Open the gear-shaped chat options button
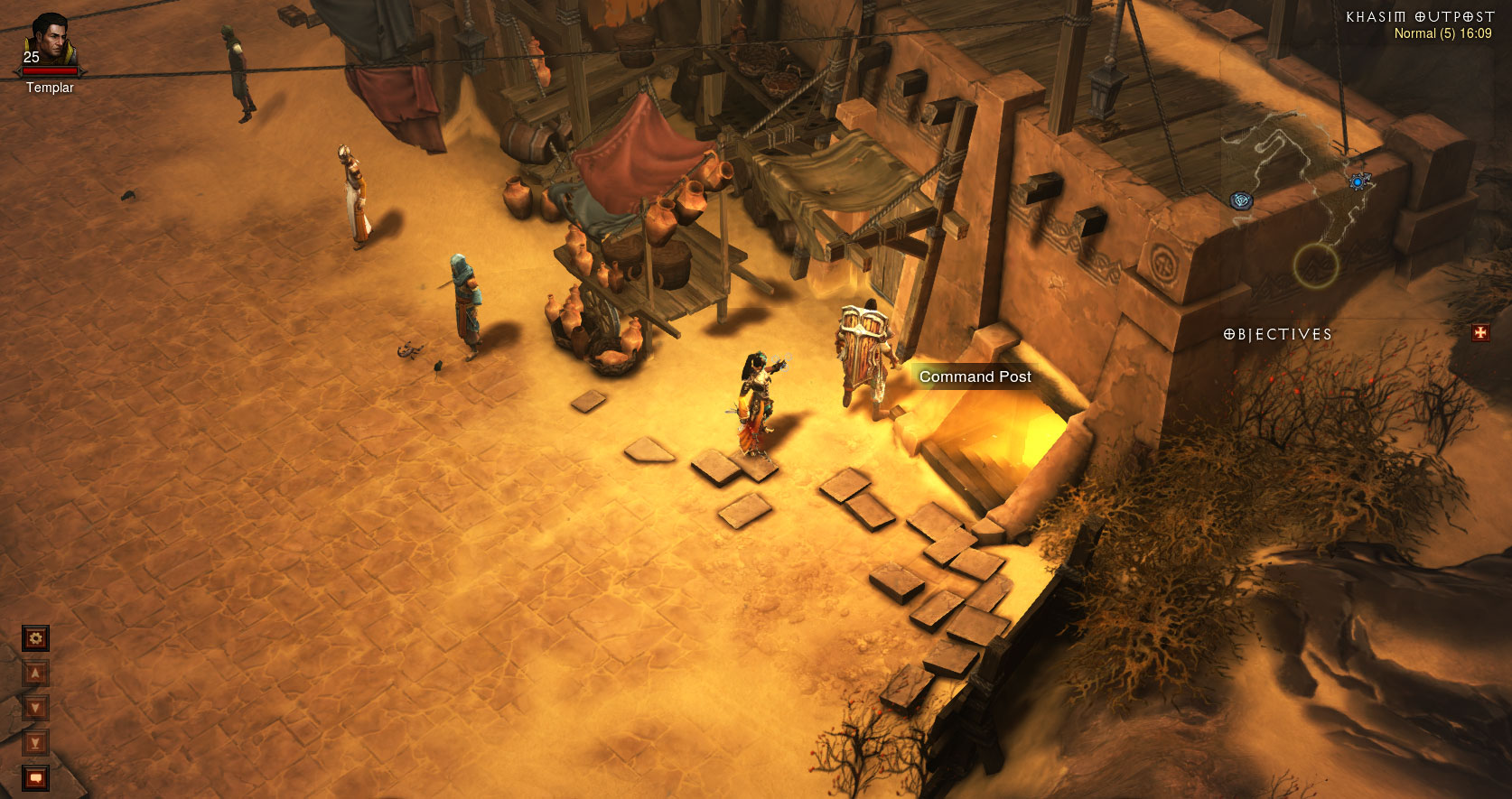The height and width of the screenshot is (799, 1512). 35,638
